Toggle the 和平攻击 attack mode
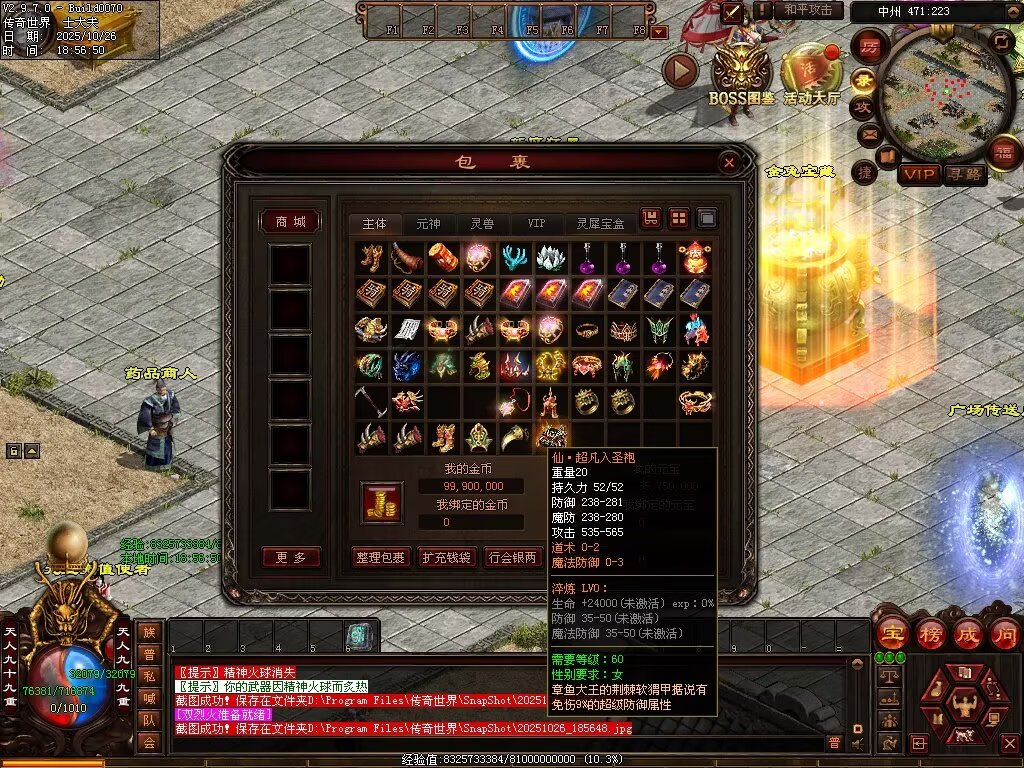This screenshot has width=1024, height=768. tap(807, 10)
